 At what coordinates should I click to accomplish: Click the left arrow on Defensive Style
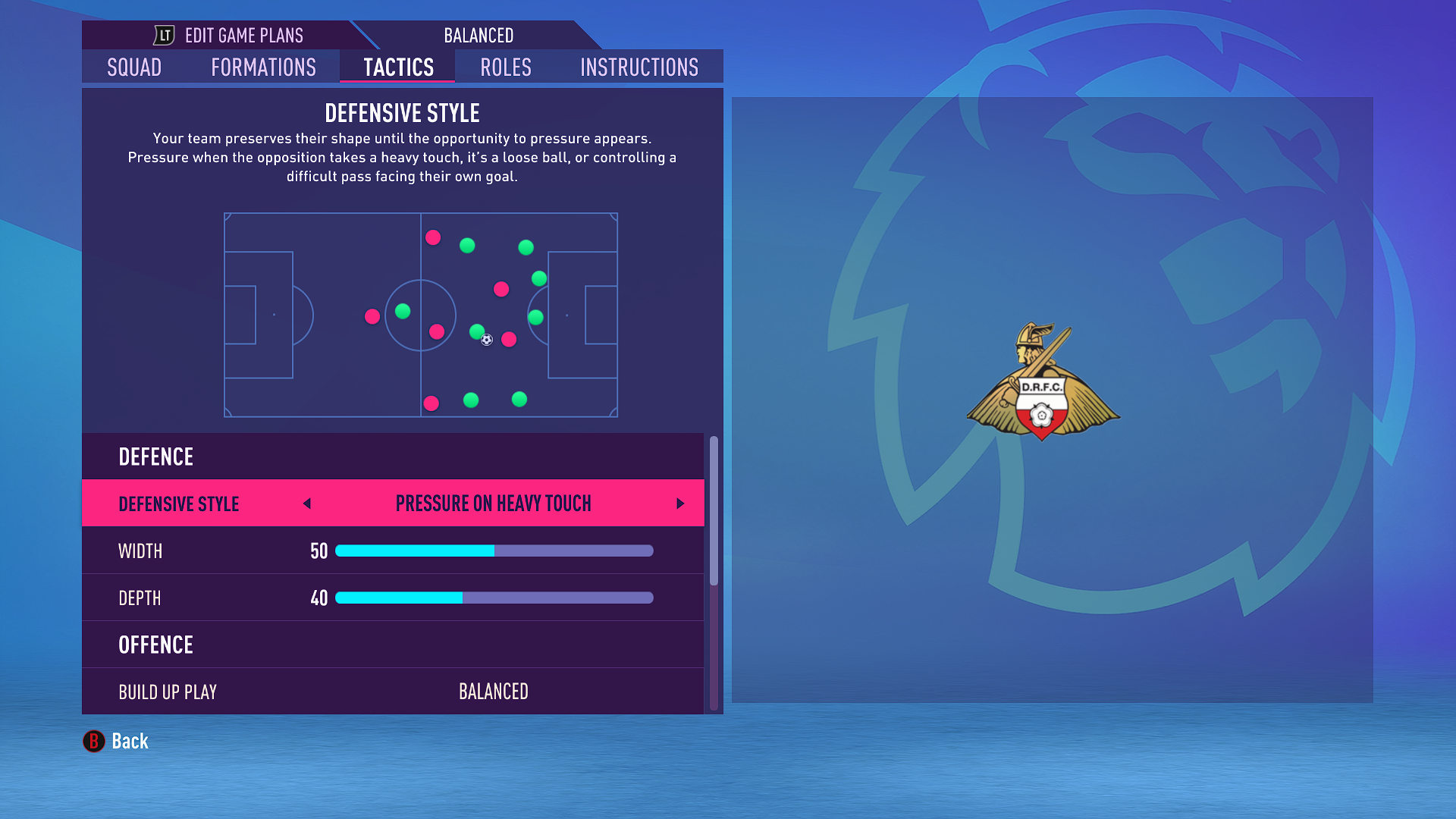pyautogui.click(x=307, y=504)
